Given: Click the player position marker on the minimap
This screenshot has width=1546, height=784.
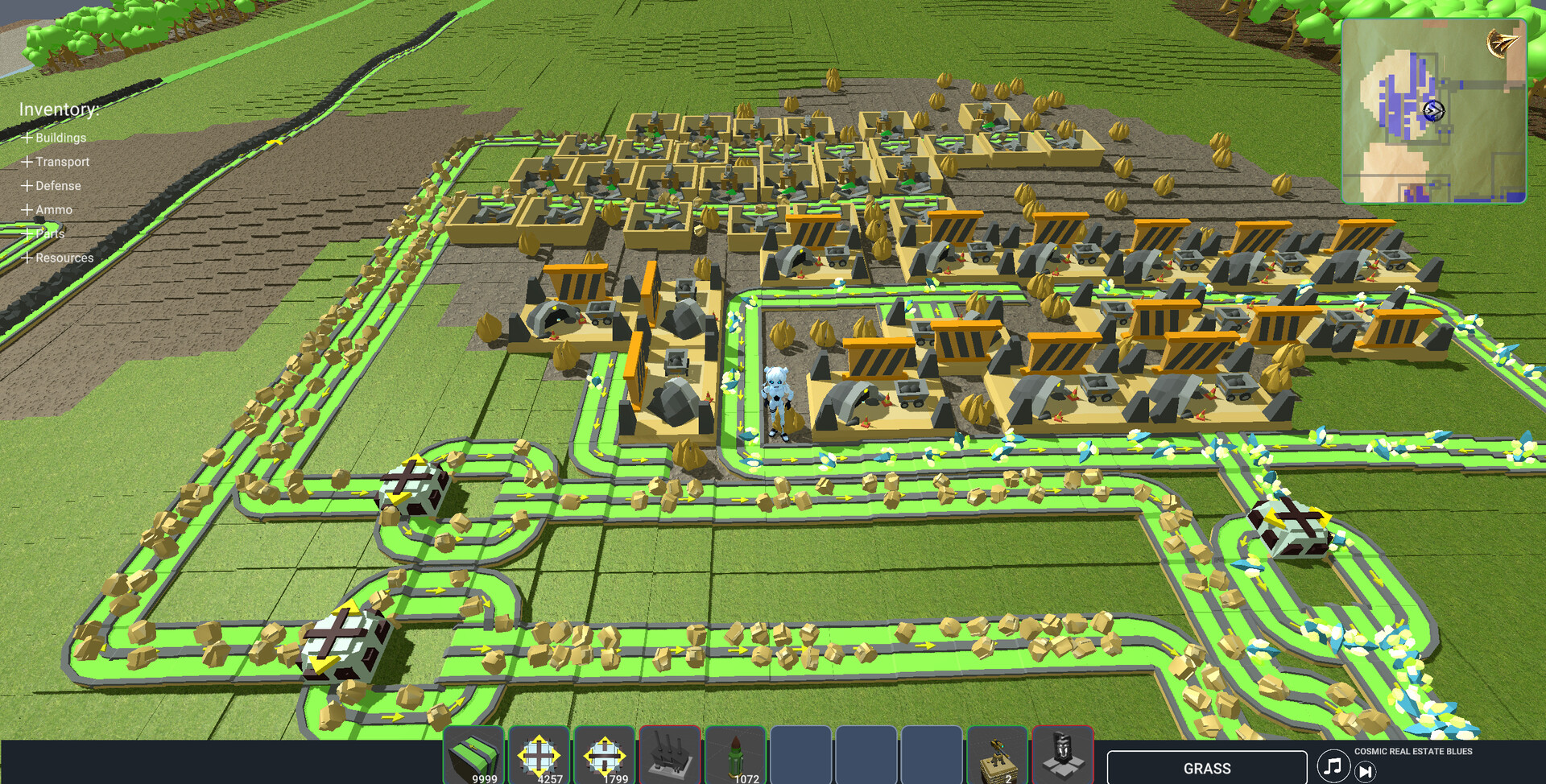Looking at the screenshot, I should [x=1433, y=109].
